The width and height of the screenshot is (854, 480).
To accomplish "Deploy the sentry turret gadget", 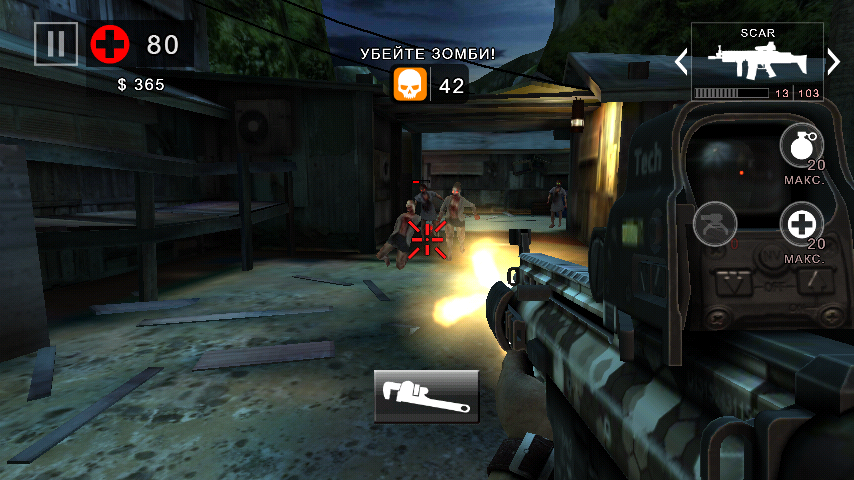I will 714,224.
